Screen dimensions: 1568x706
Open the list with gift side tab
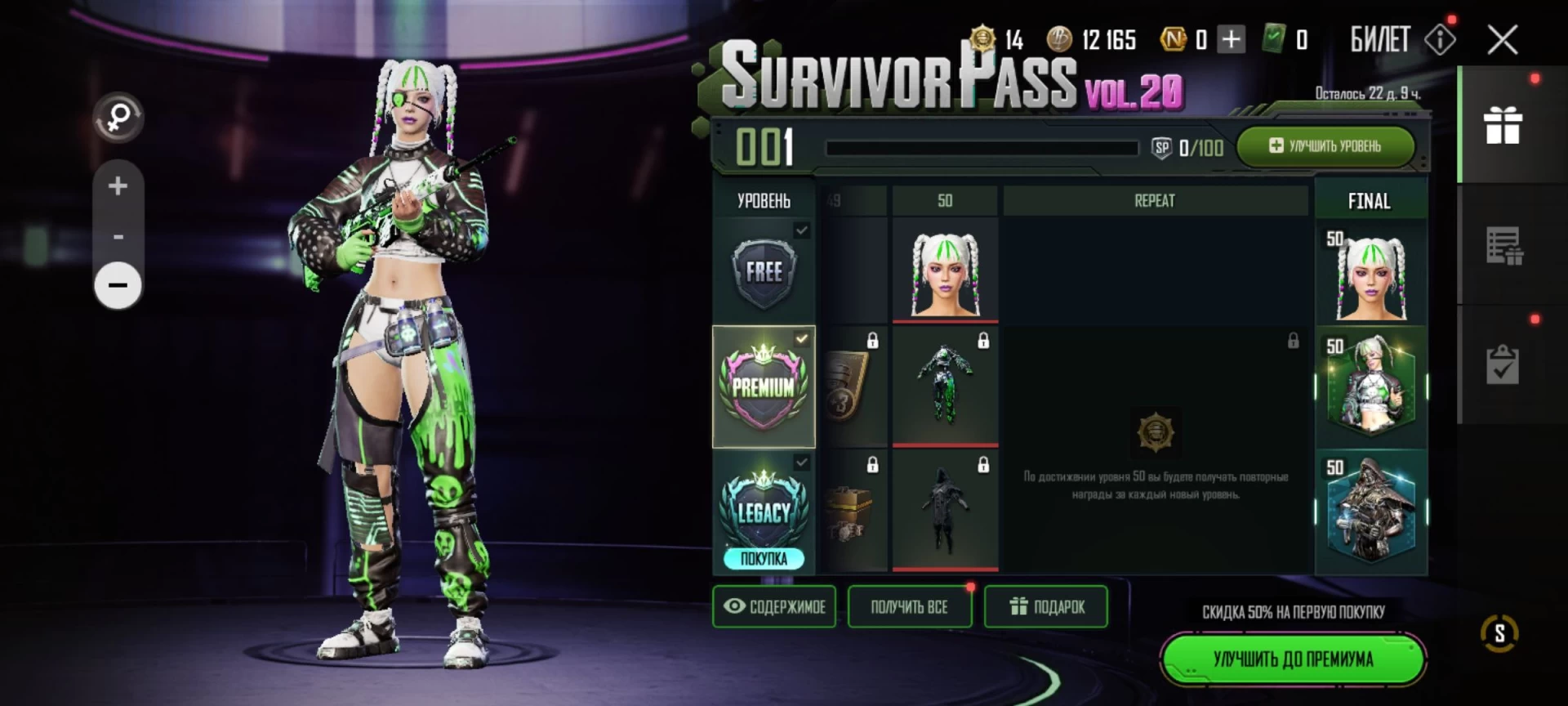click(x=1503, y=245)
